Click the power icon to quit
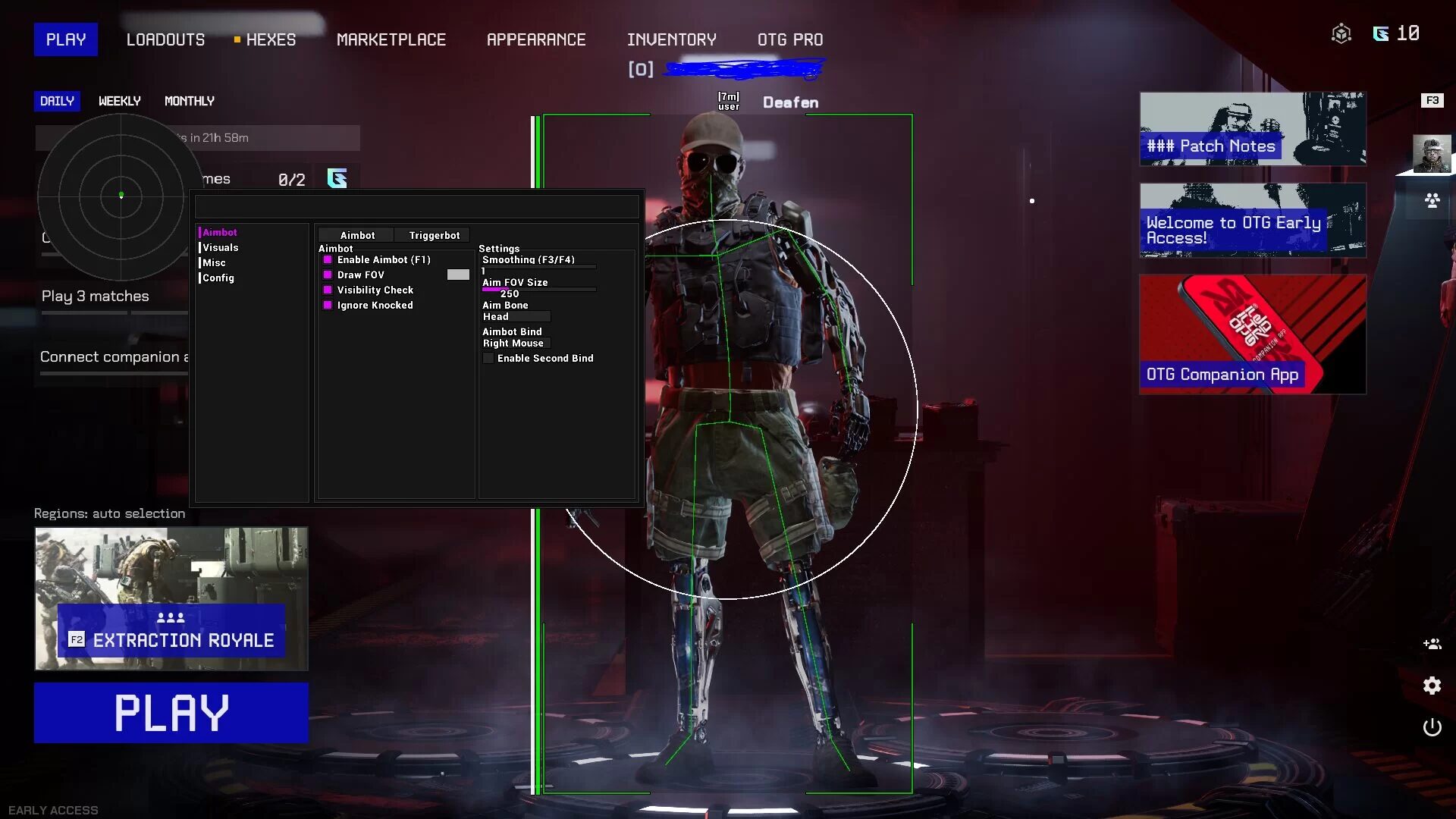Screen dimensions: 1456x819 point(1432,727)
